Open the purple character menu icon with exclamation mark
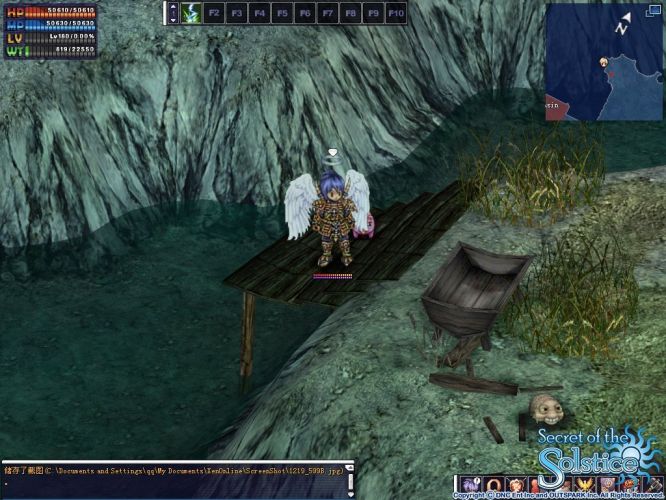This screenshot has height=500, width=666. [469, 486]
